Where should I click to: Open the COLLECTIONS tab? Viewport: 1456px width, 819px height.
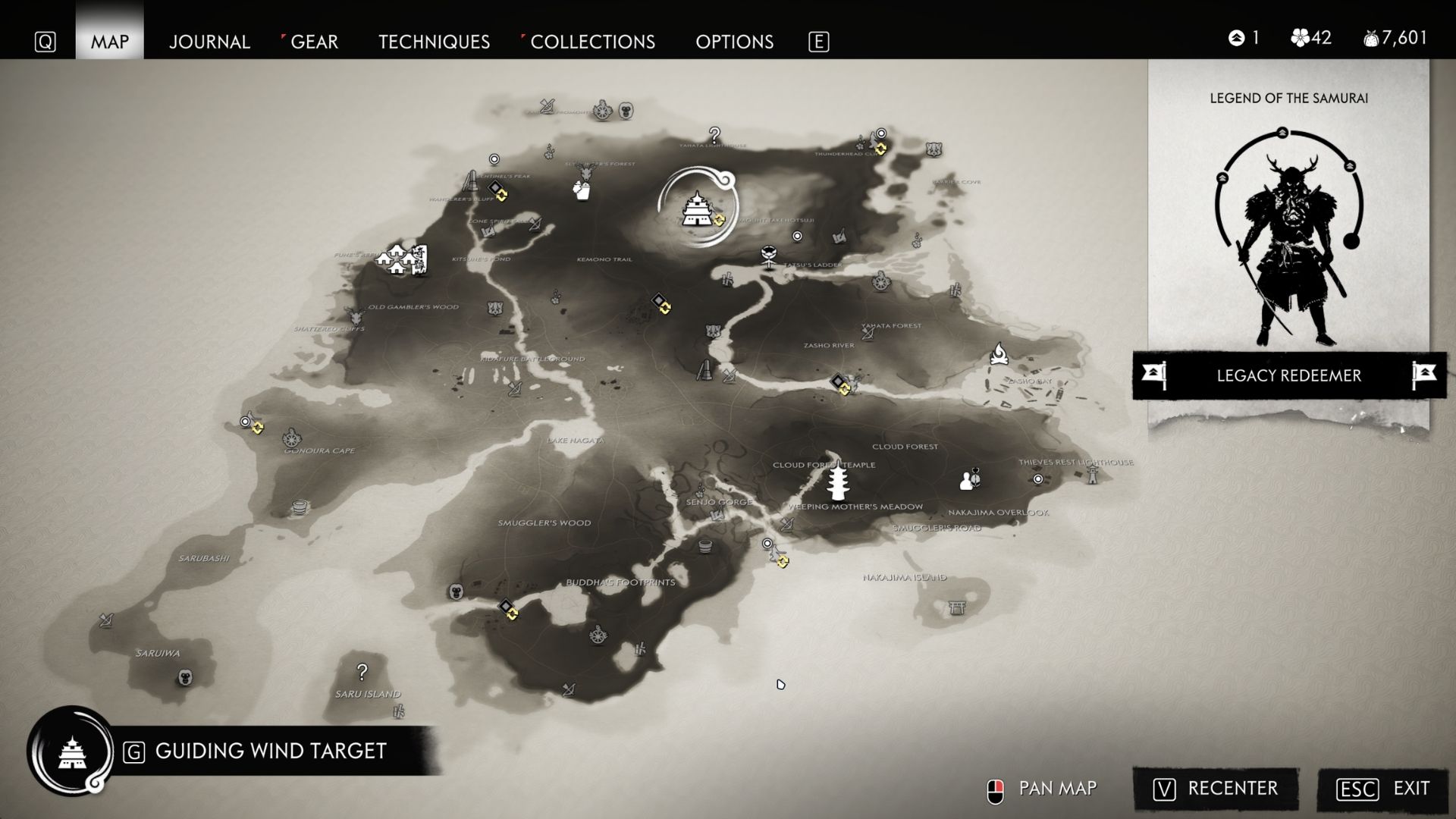[593, 42]
